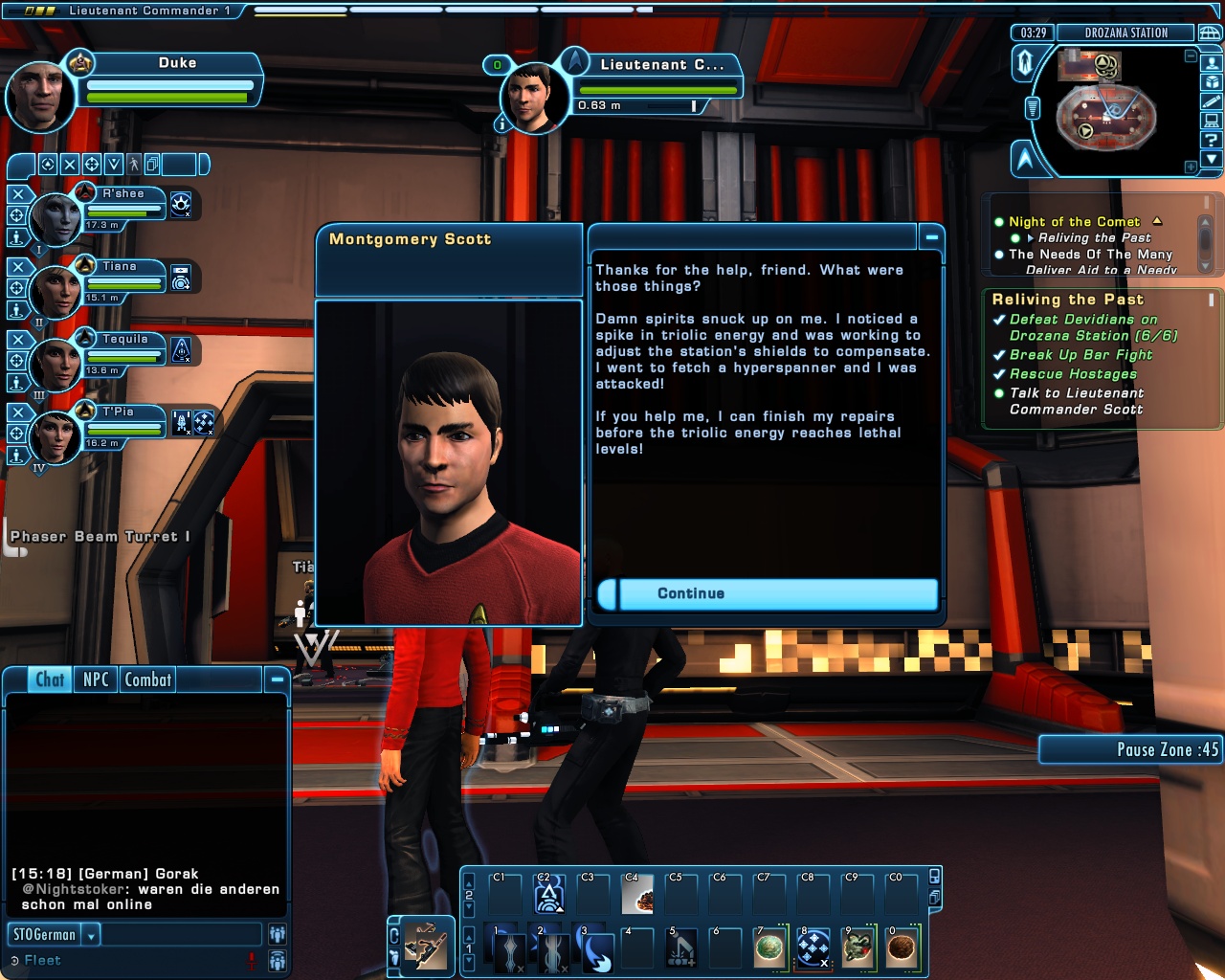Switch to the NPC chat tab

point(96,679)
